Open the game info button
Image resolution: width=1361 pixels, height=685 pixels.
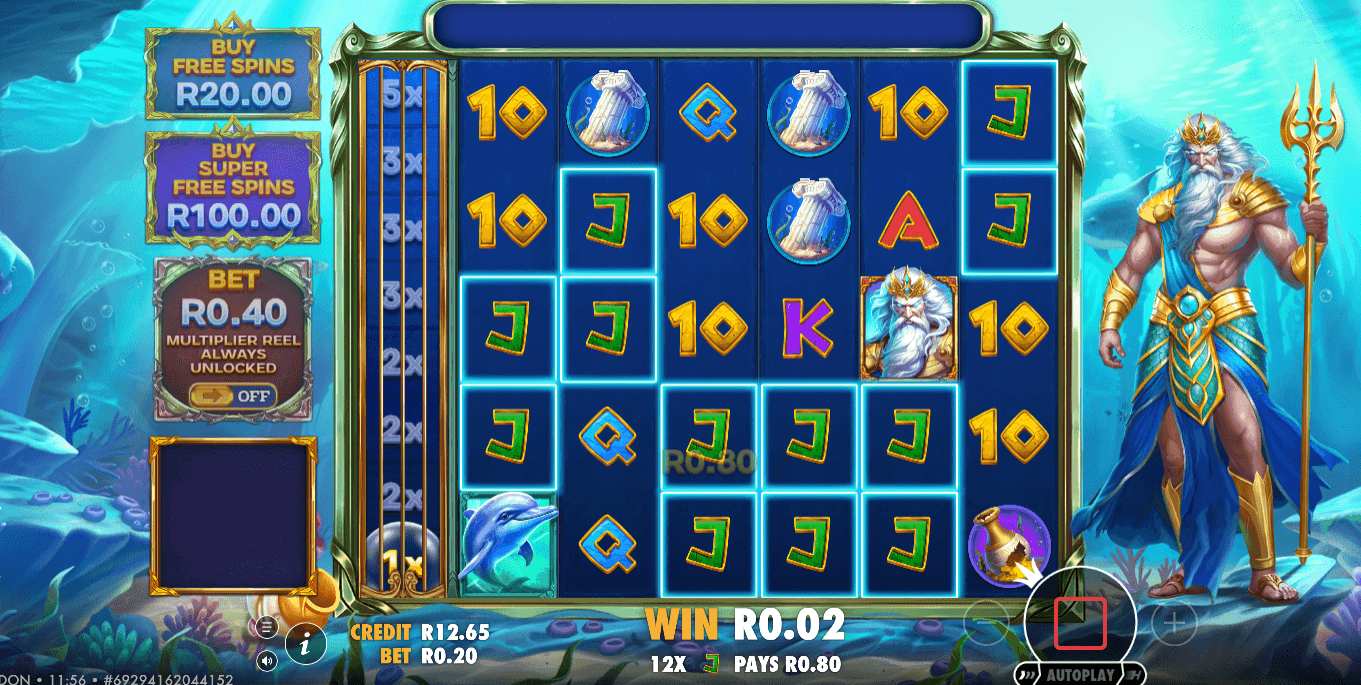(305, 645)
